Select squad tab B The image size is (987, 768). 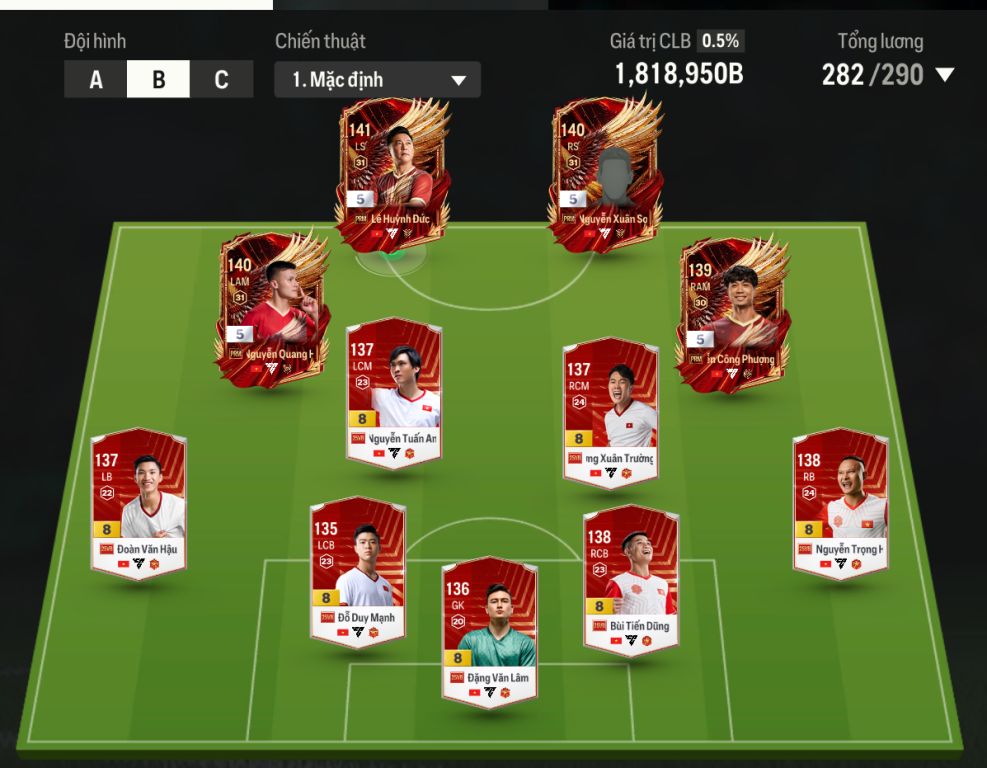(x=158, y=80)
